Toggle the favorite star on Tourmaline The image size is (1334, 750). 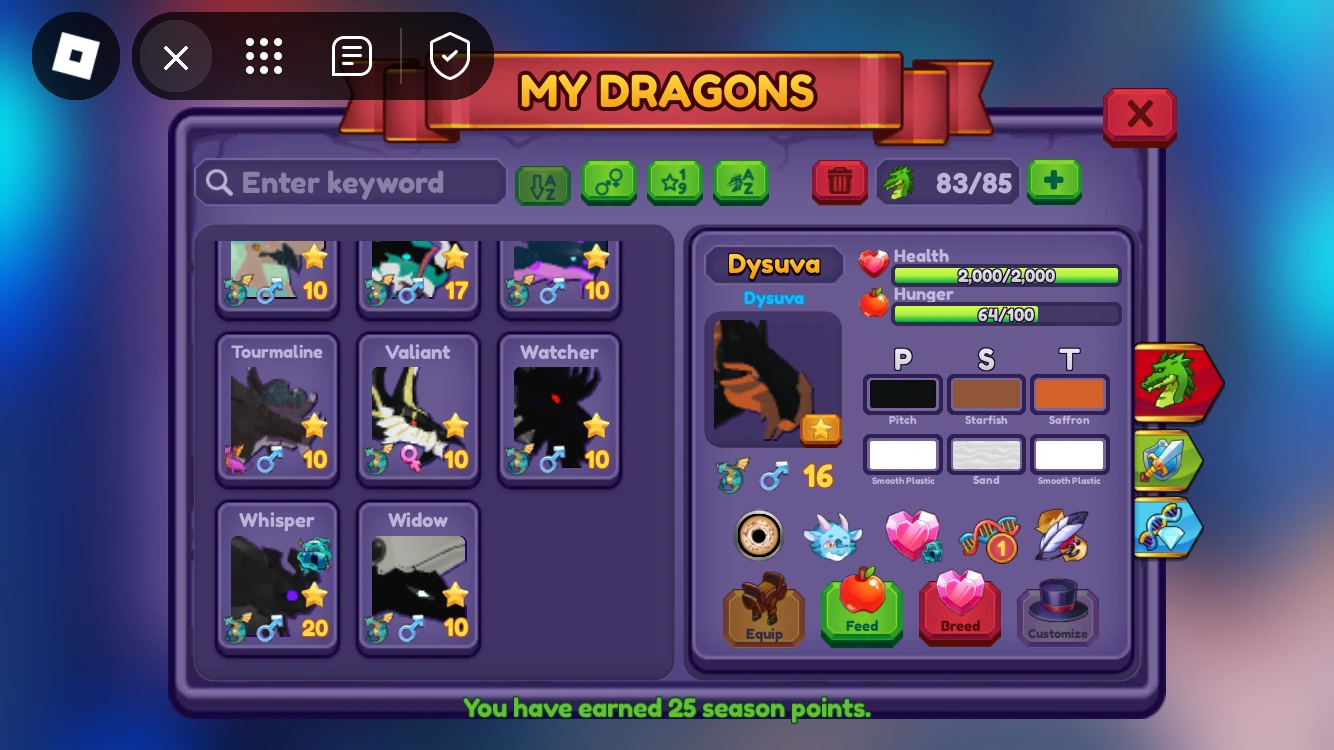click(x=315, y=425)
